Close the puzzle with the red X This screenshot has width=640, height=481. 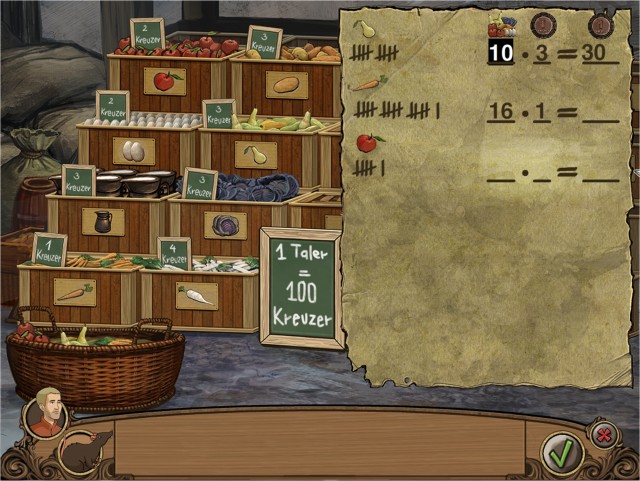603,434
